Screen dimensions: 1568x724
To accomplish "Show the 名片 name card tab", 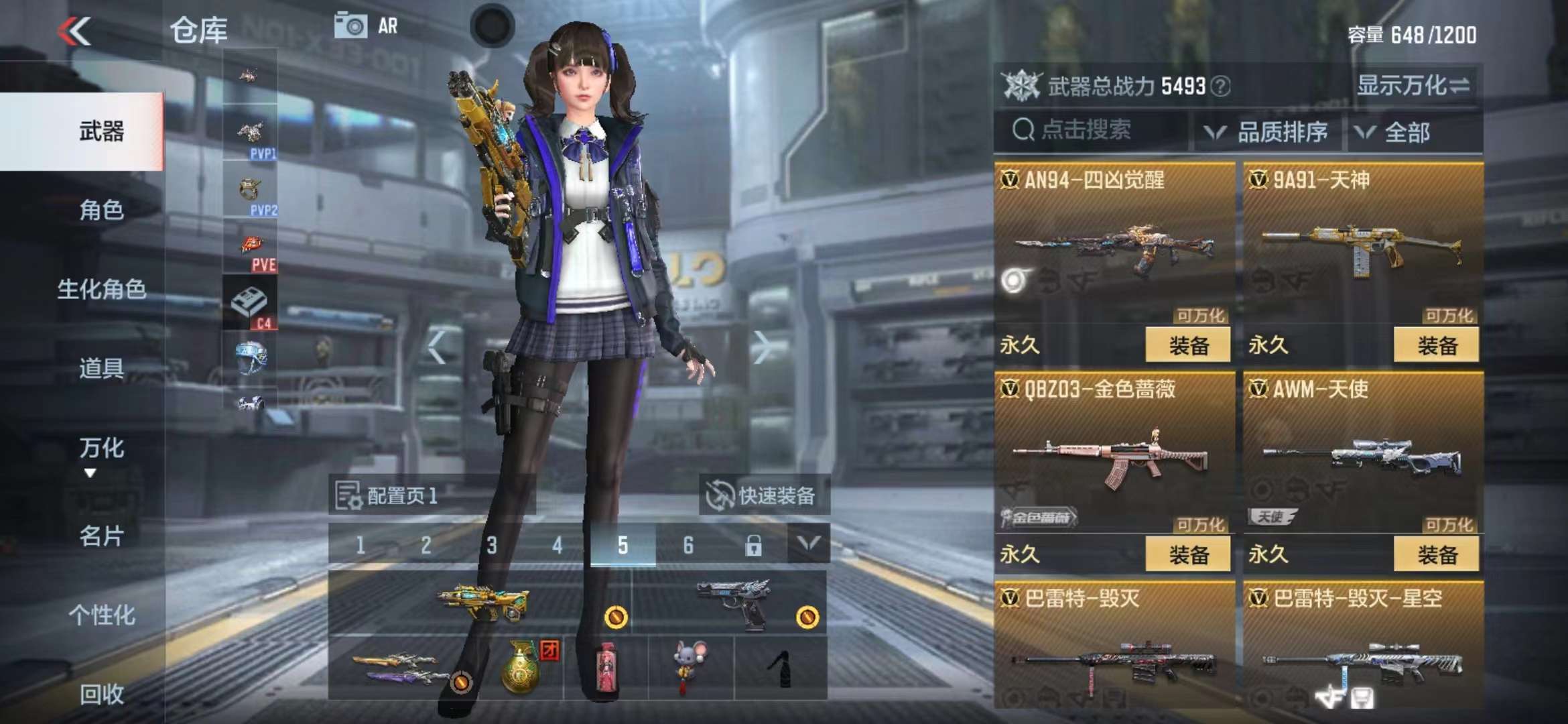I will (x=101, y=536).
